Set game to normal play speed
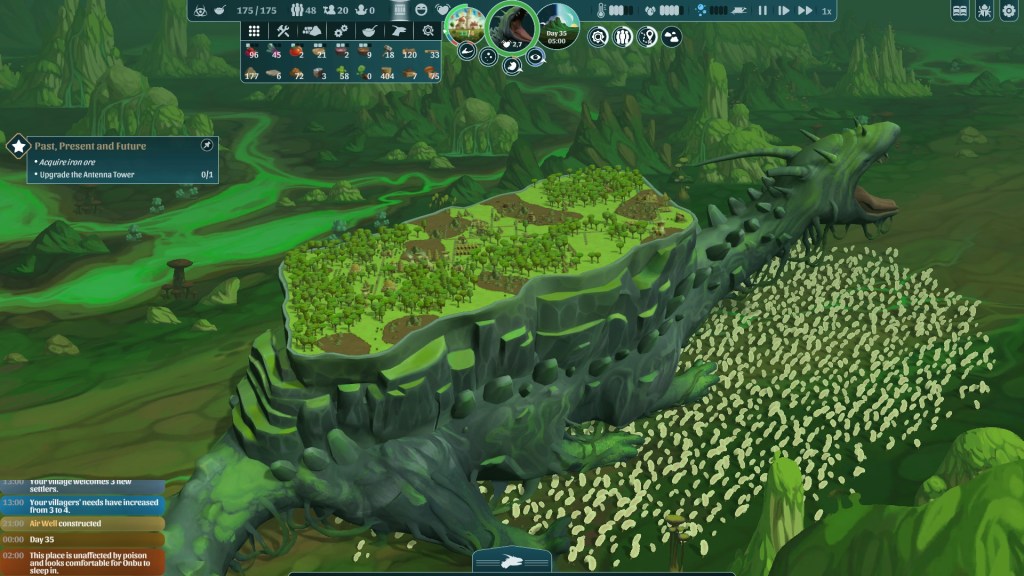The height and width of the screenshot is (576, 1024). 783,11
